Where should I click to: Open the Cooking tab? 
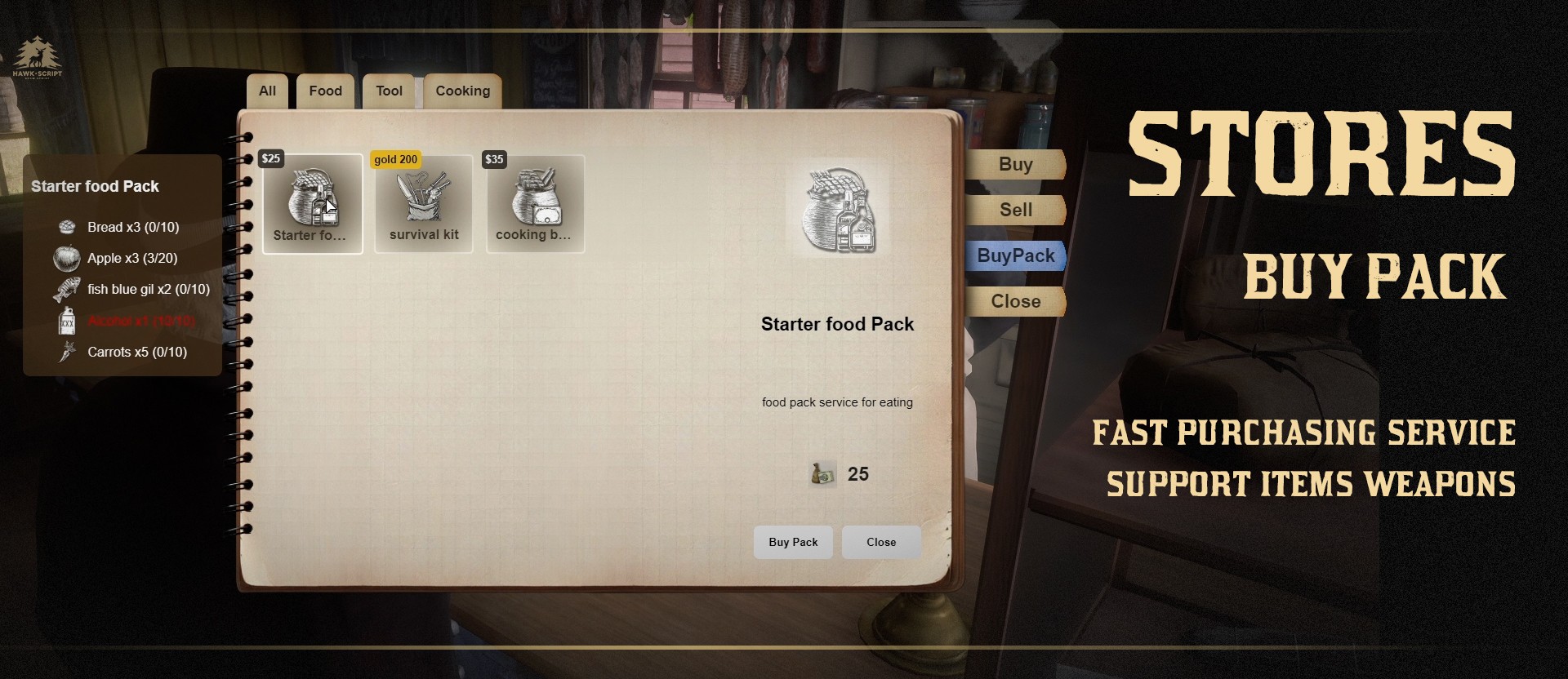click(461, 91)
